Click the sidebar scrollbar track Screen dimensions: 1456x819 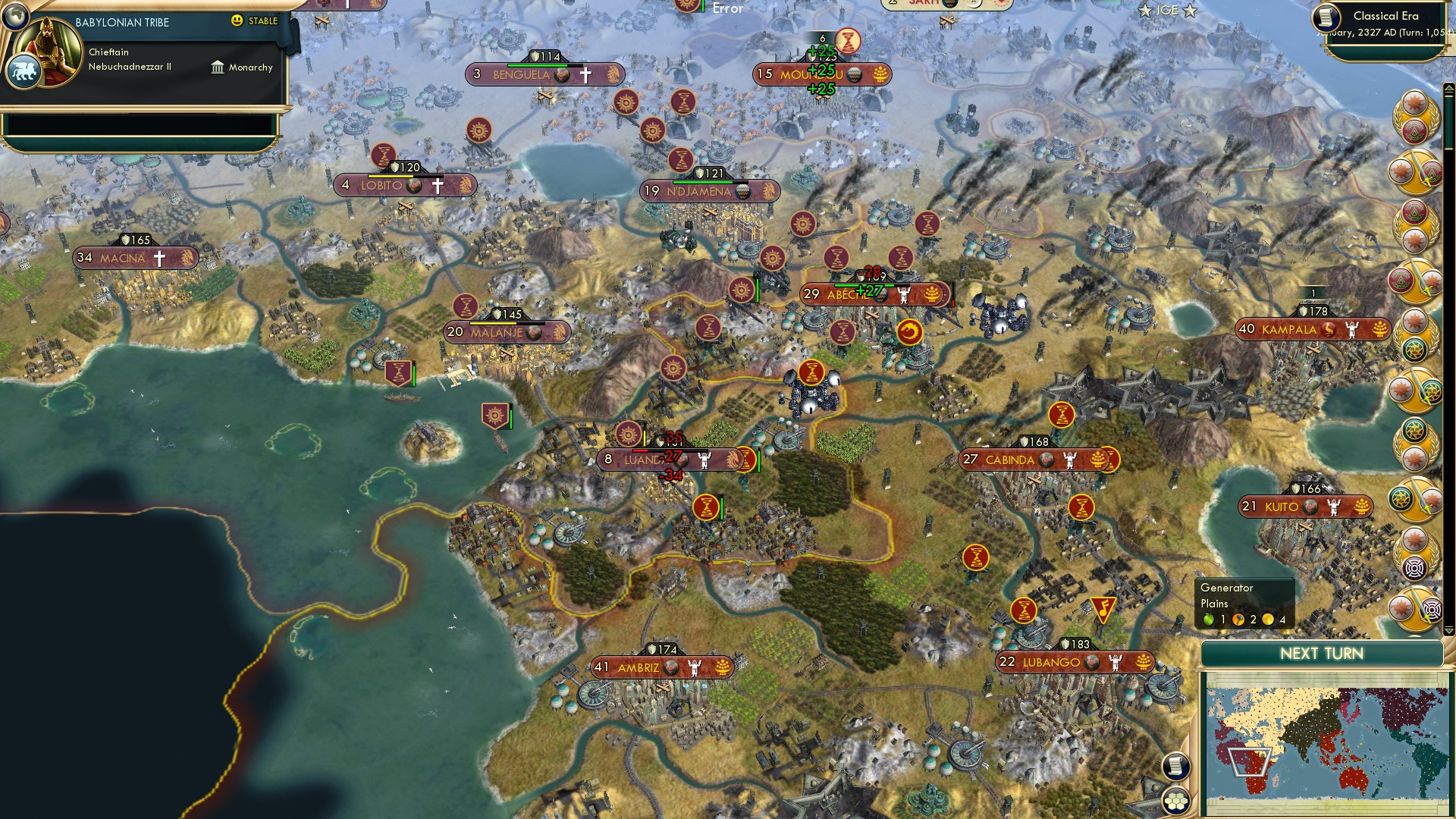pyautogui.click(x=1448, y=356)
